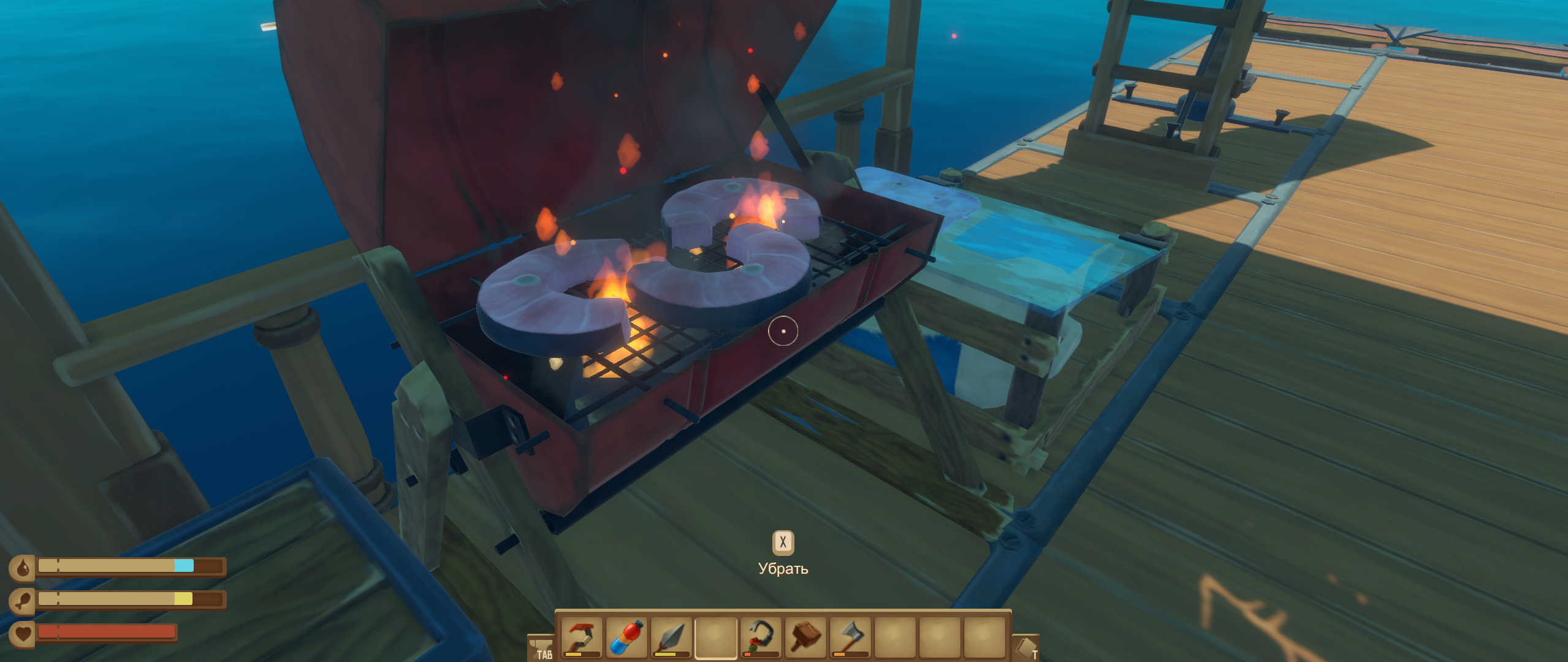This screenshot has width=1568, height=662.
Task: Select the axe hotbar slot
Action: (x=850, y=637)
